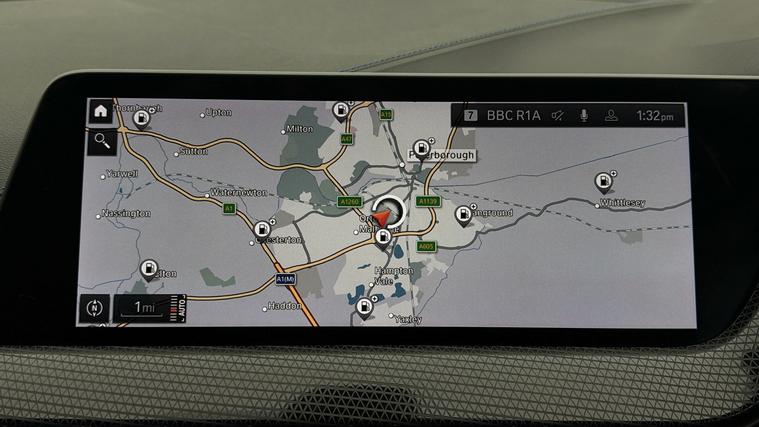The image size is (759, 427).
Task: Select the fuel station marker near Whittlesey
Action: [x=604, y=183]
